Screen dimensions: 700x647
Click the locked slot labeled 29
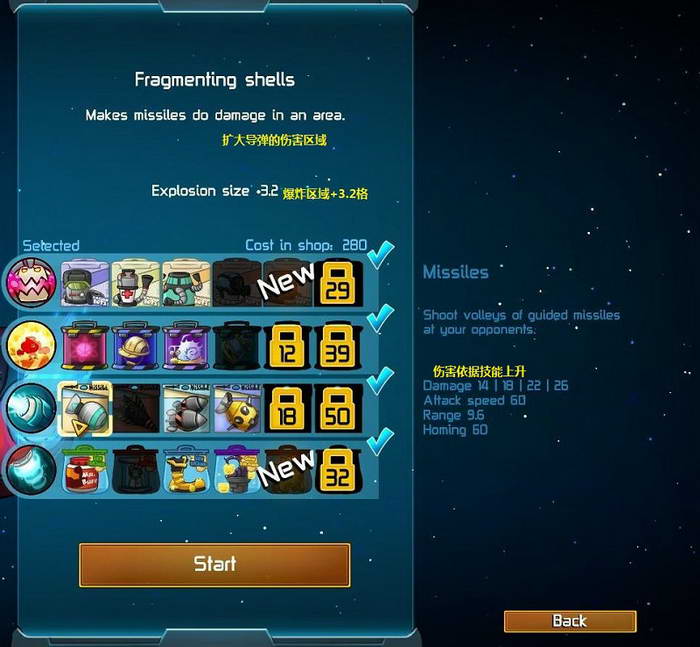pos(338,283)
